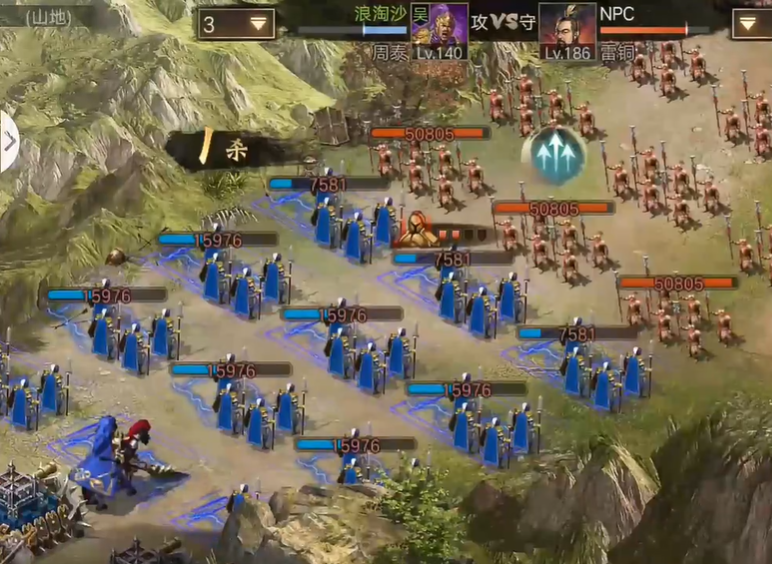Activate the triple-arrow skill icon
The height and width of the screenshot is (564, 772).
tap(553, 154)
